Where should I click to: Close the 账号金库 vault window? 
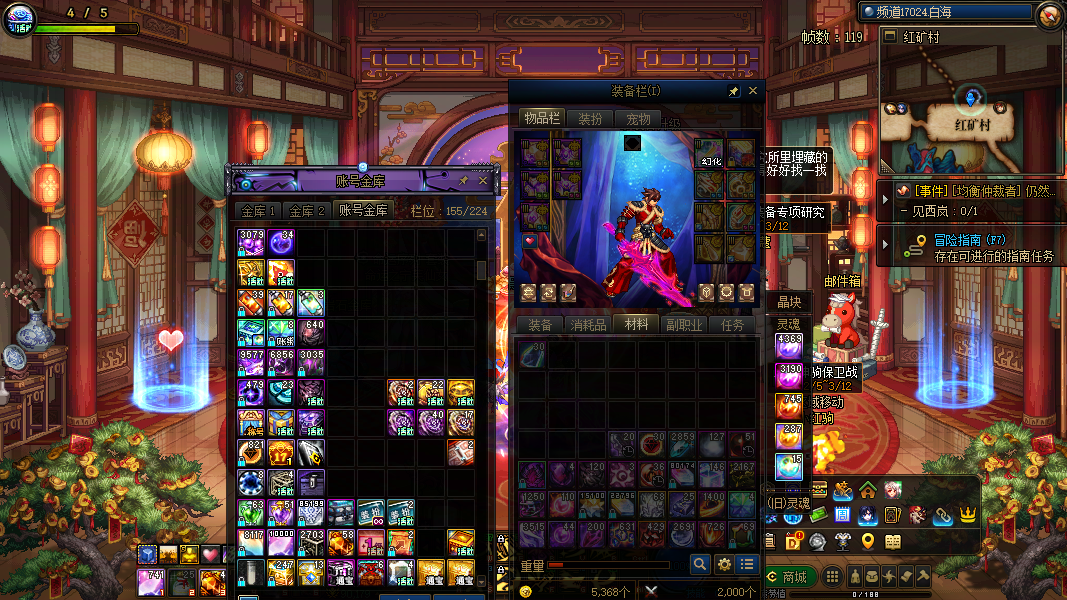(x=483, y=181)
